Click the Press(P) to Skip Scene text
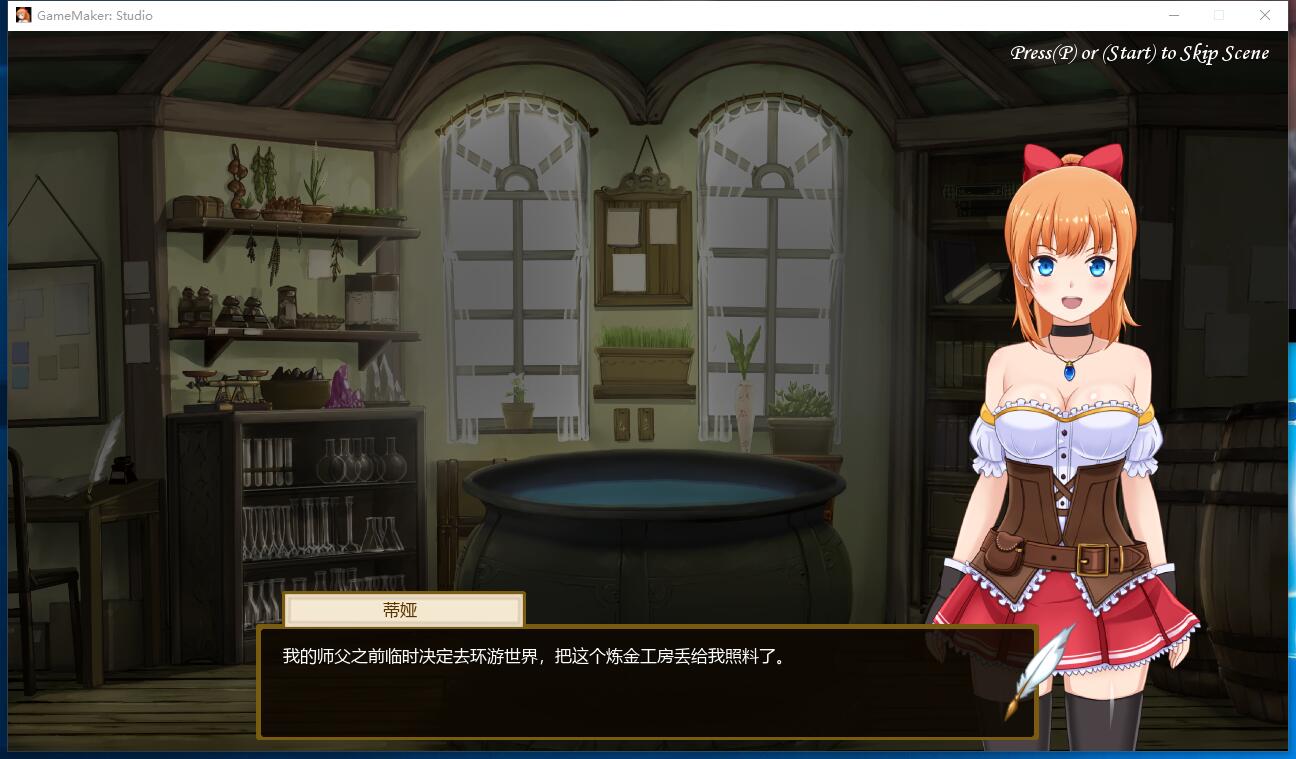 [x=1140, y=52]
